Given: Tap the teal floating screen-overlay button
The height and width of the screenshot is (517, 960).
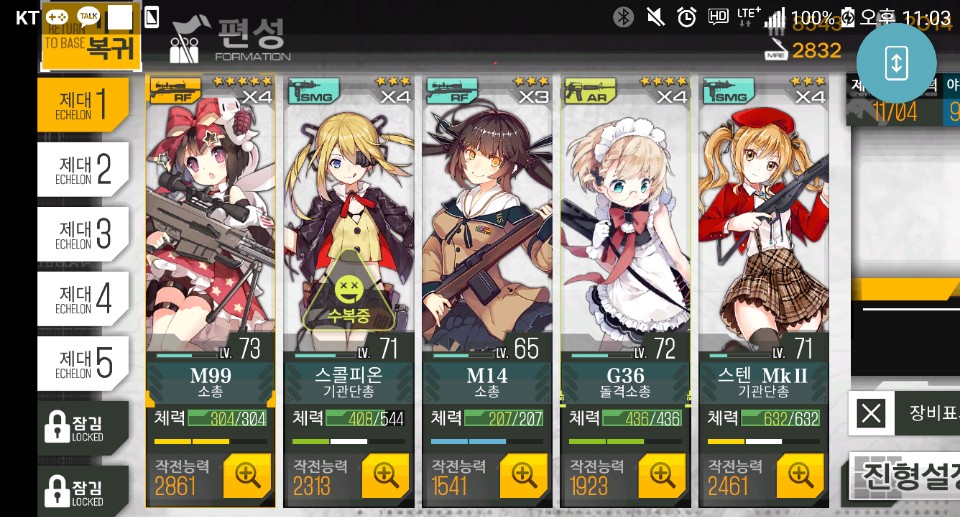Looking at the screenshot, I should (x=896, y=62).
